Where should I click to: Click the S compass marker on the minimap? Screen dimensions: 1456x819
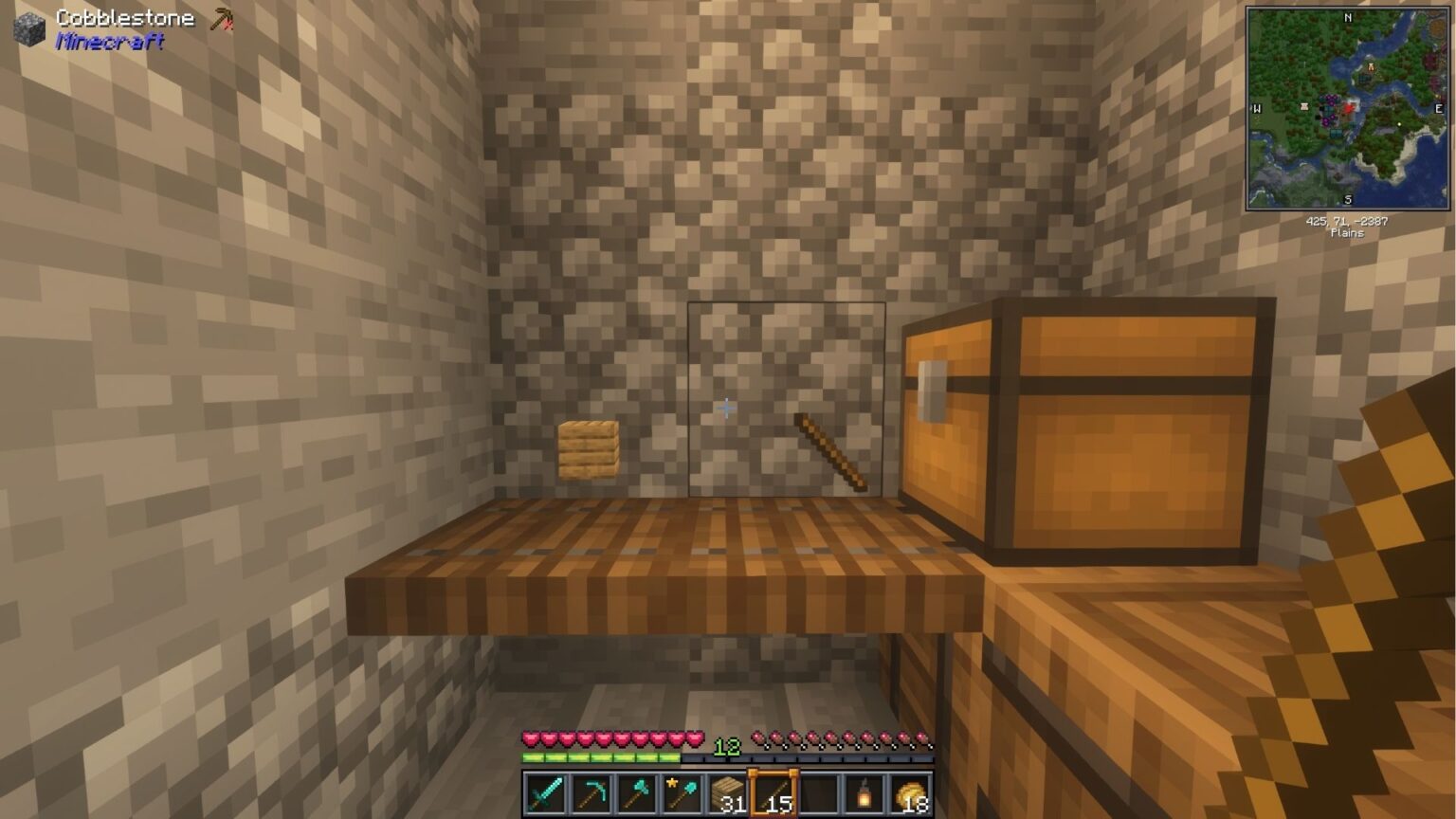pyautogui.click(x=1347, y=198)
